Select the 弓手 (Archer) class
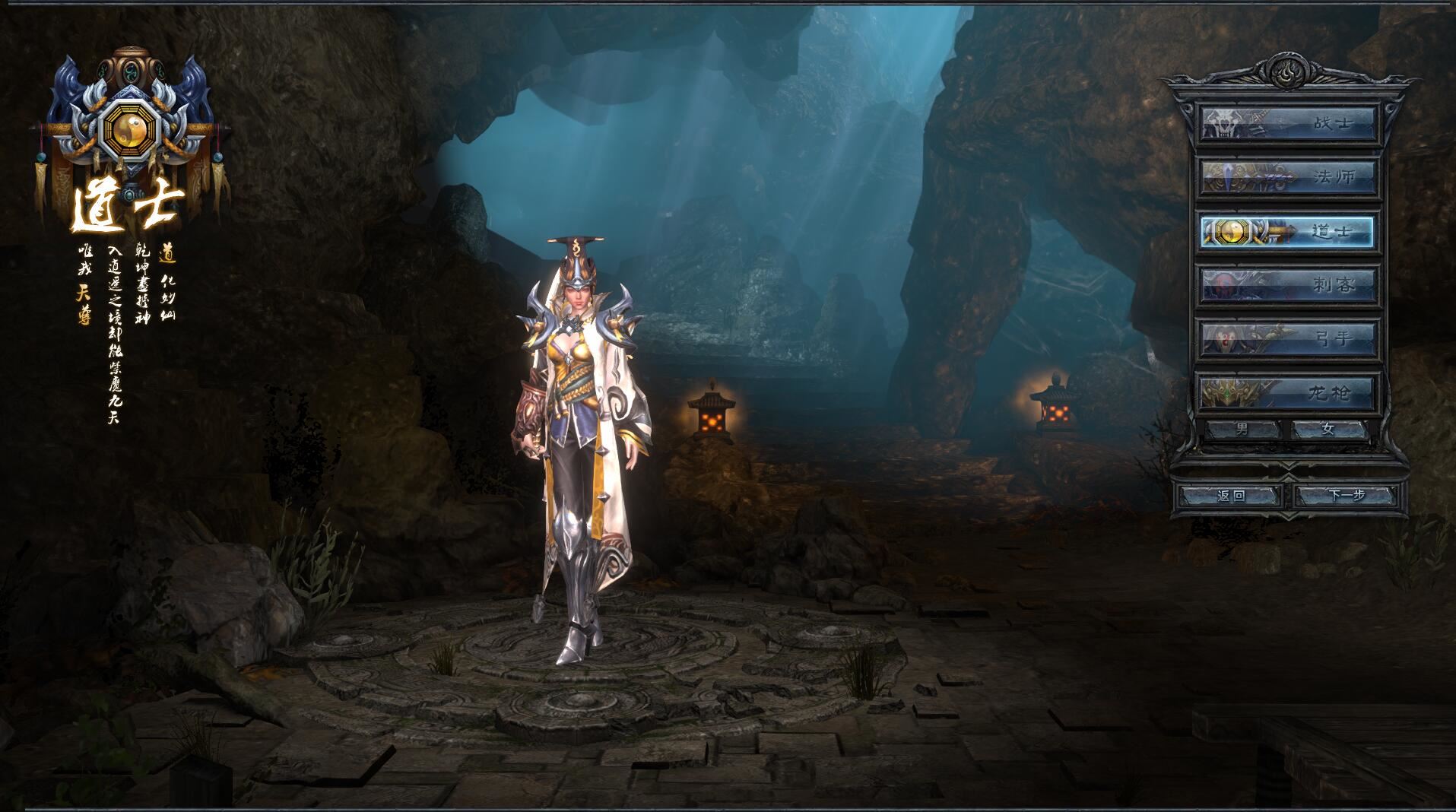Viewport: 1456px width, 812px height. click(1289, 338)
